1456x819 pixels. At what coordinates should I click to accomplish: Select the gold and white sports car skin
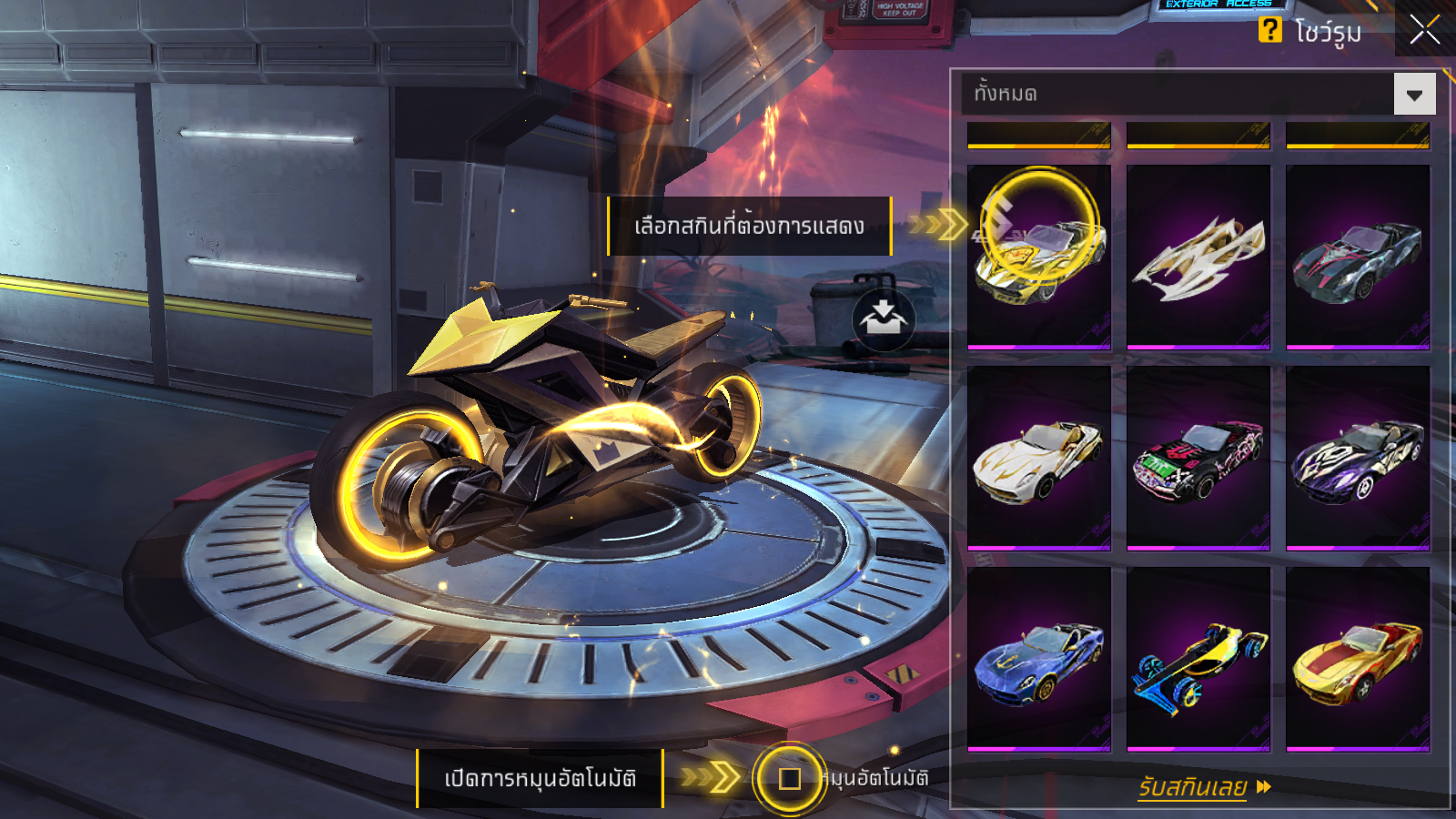1039,257
